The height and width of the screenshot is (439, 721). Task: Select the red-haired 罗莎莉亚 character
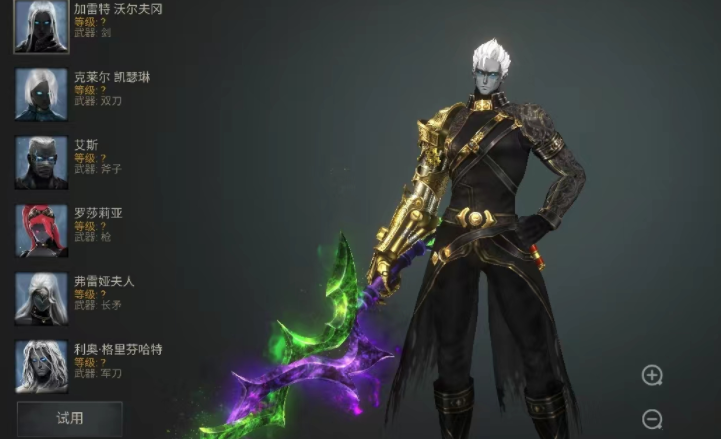coord(41,230)
